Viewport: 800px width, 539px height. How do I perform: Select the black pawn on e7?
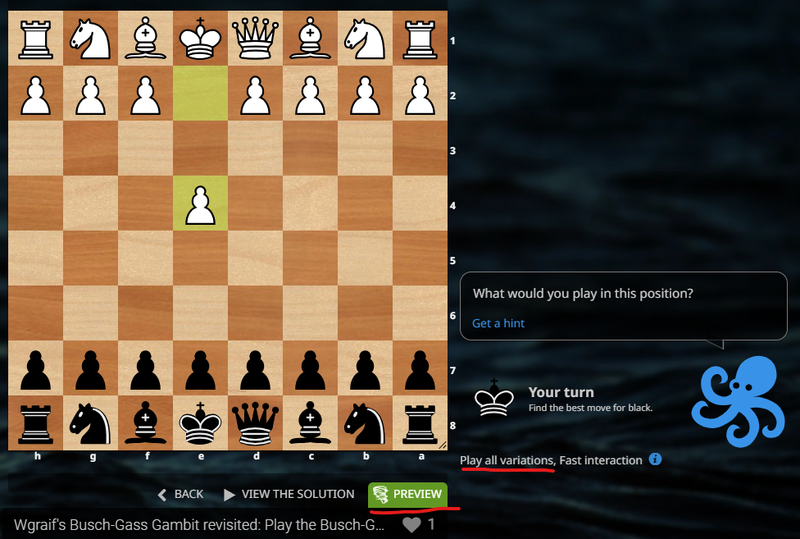[x=201, y=368]
